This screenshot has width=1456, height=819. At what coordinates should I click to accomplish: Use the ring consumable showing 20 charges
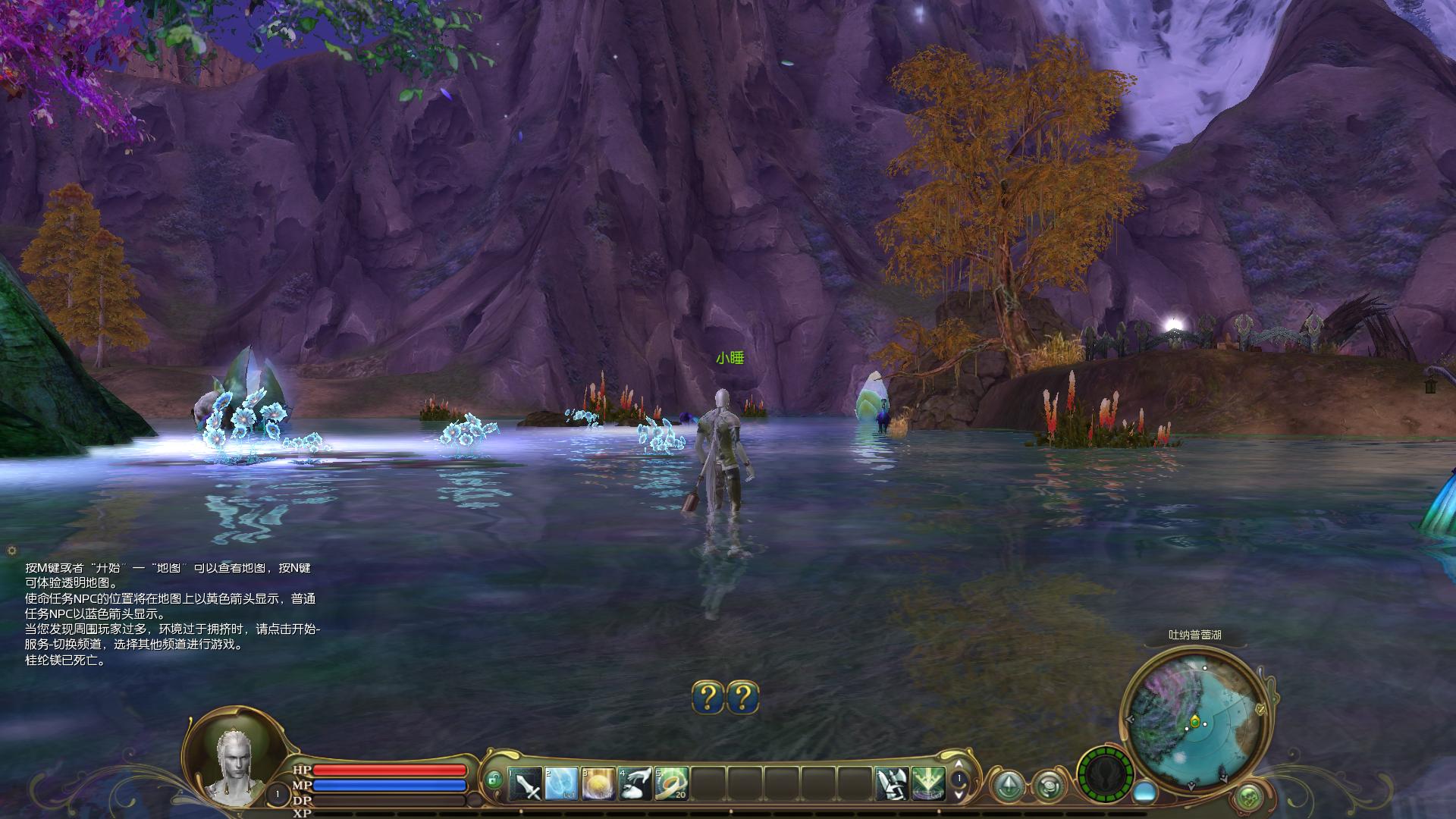click(671, 783)
